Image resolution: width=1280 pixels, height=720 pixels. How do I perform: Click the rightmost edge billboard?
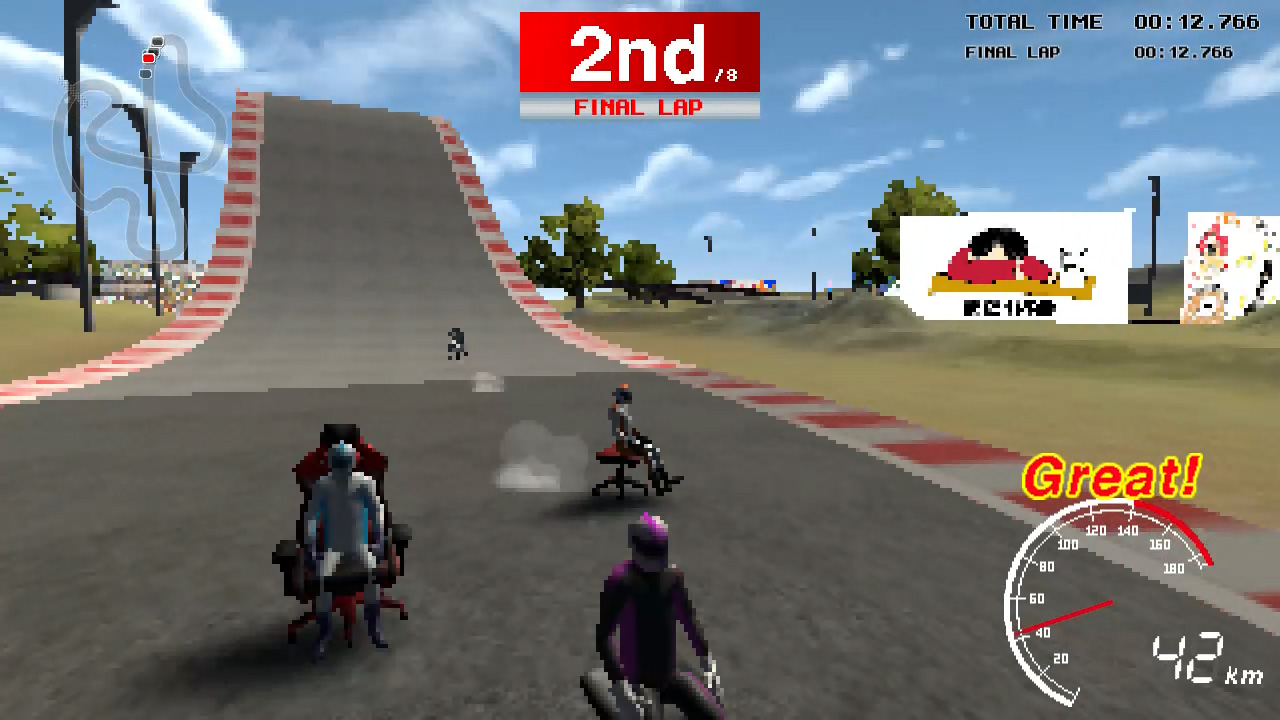coord(1232,265)
